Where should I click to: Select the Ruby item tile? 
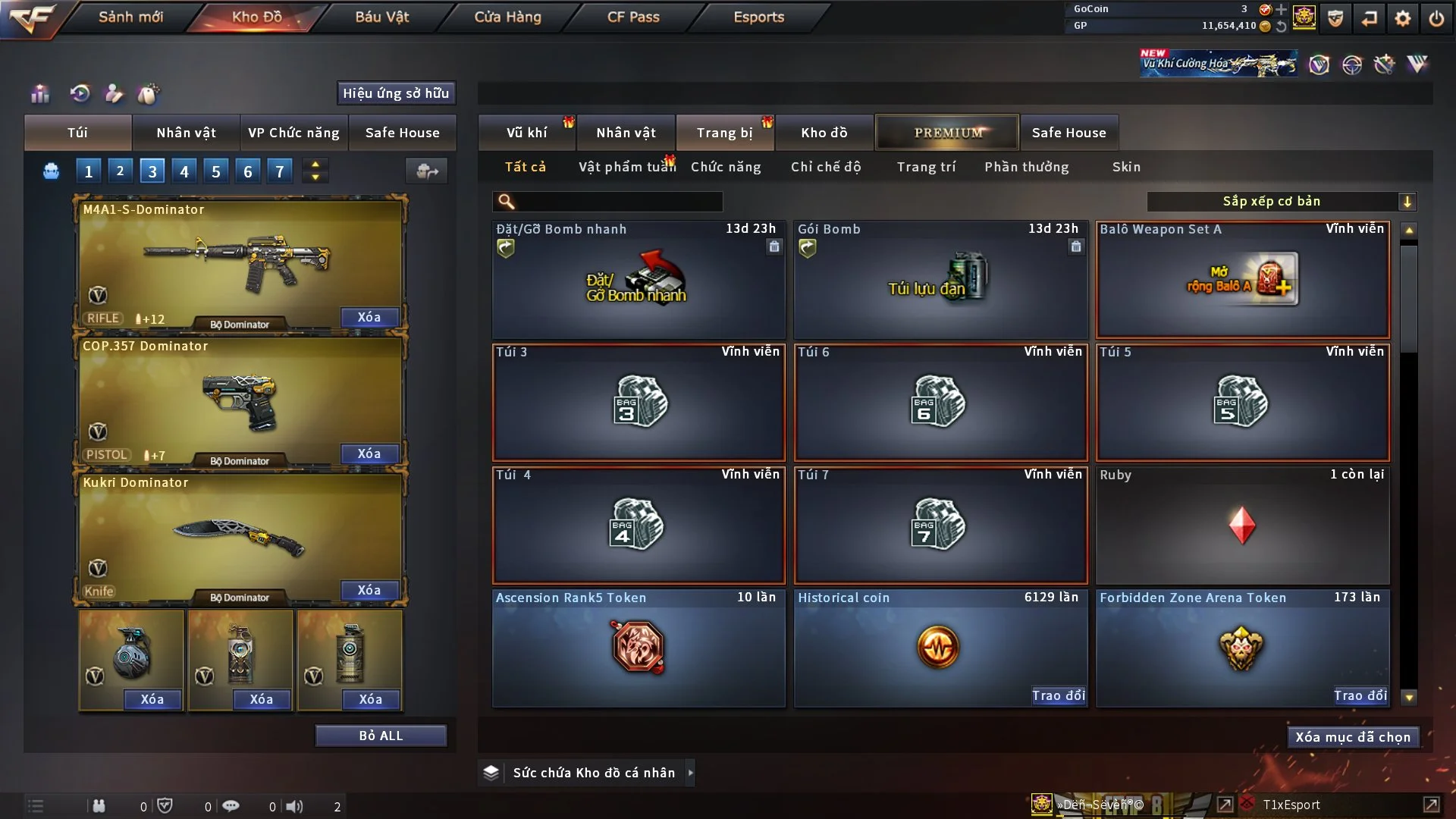[x=1242, y=526]
